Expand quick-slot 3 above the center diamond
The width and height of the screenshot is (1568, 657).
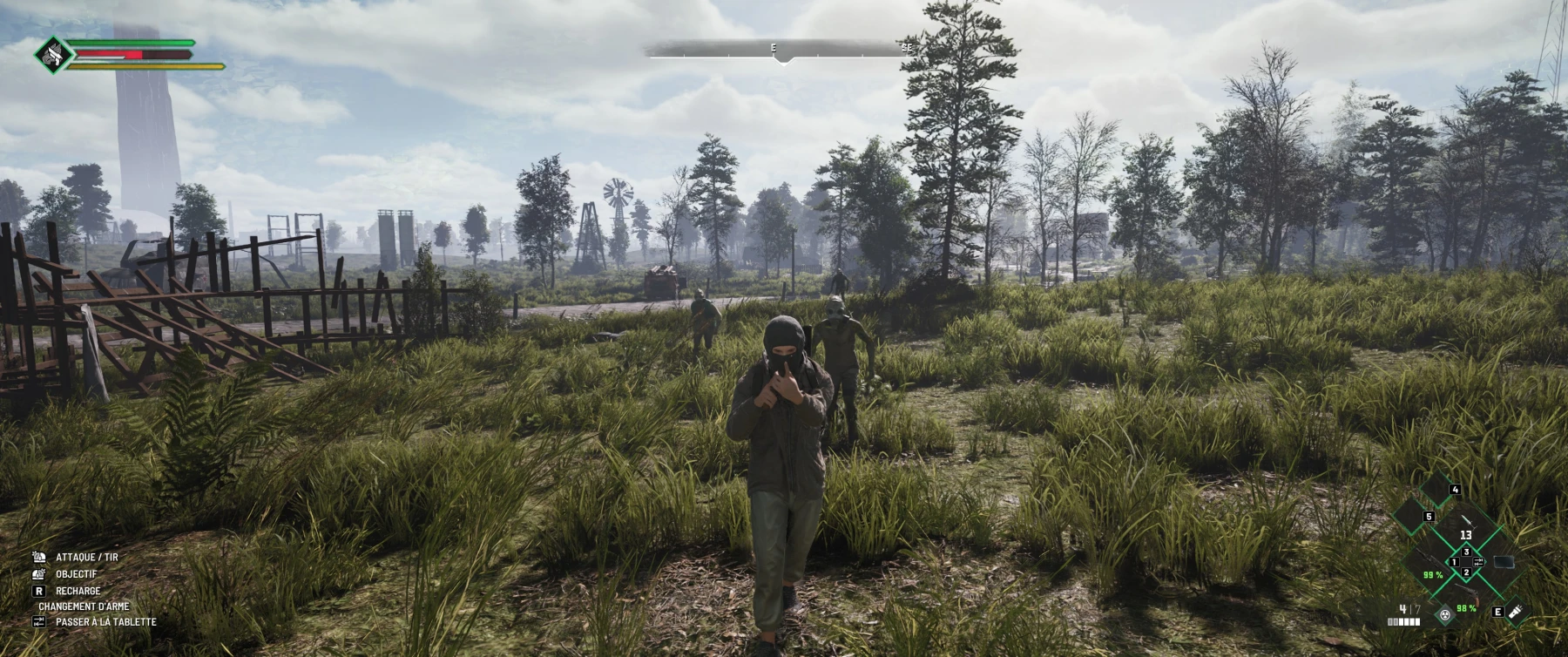point(1467,551)
